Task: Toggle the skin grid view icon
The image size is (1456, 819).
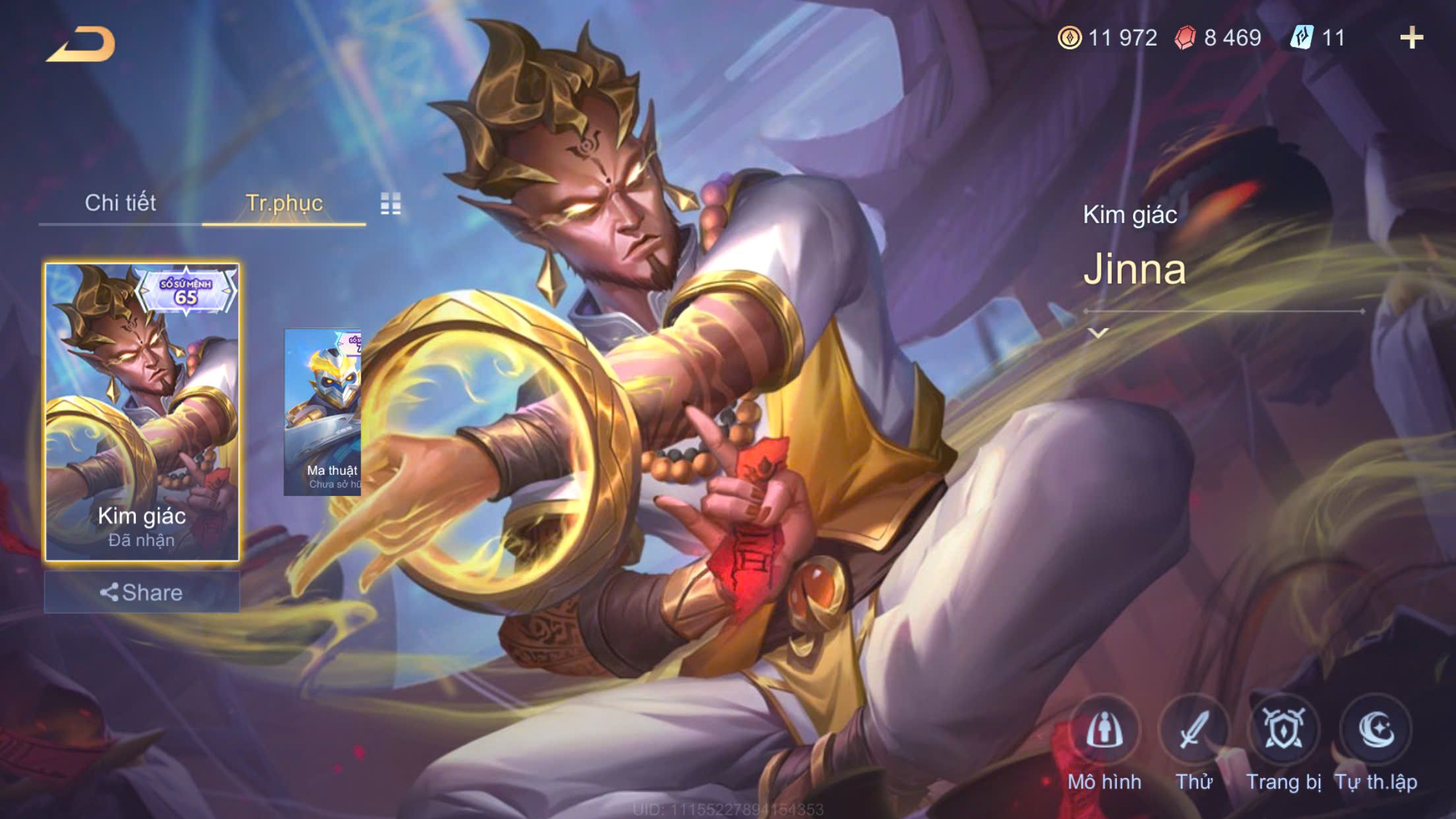Action: [x=390, y=204]
